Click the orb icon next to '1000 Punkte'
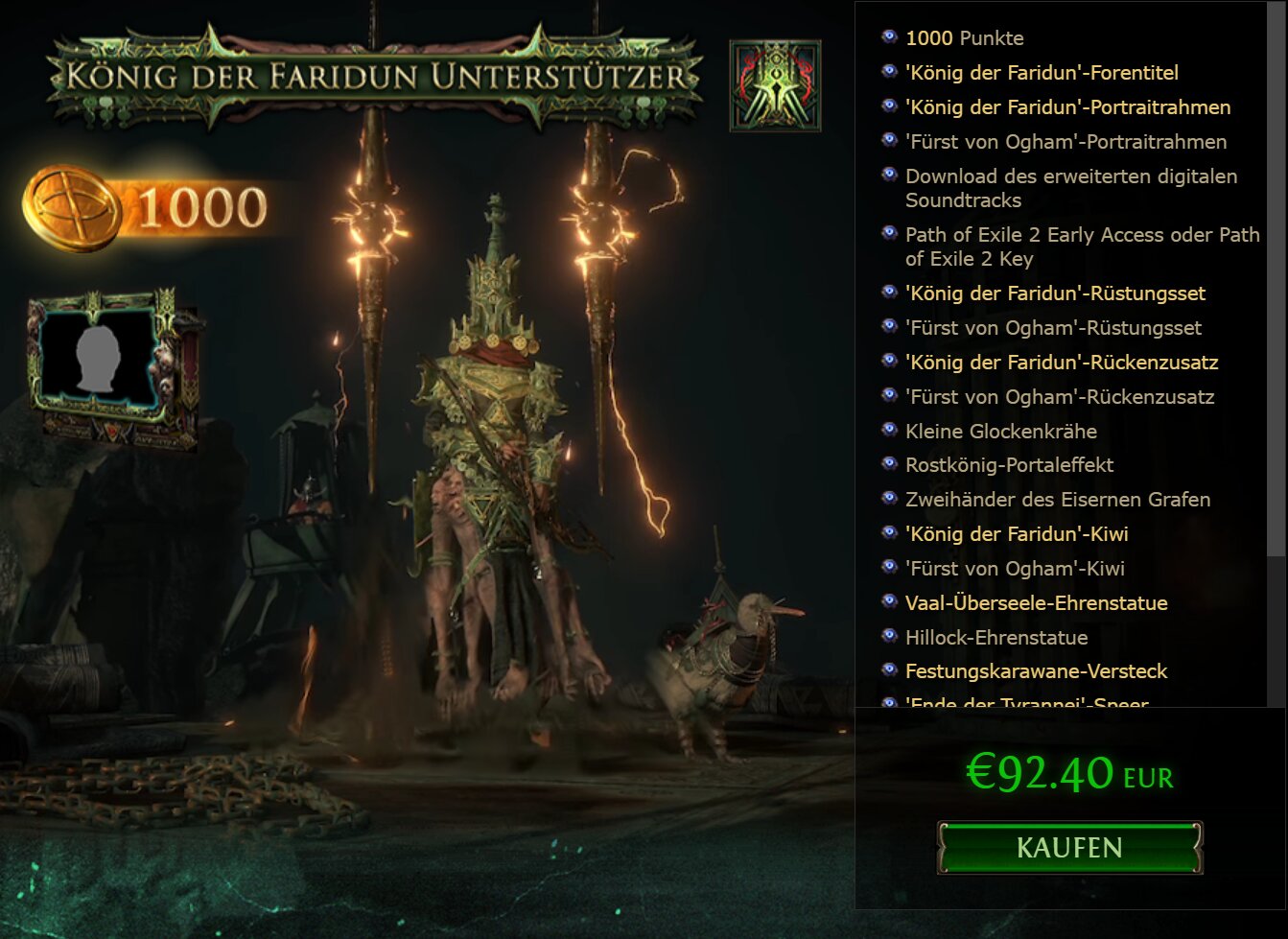The height and width of the screenshot is (939, 1288). click(x=887, y=37)
